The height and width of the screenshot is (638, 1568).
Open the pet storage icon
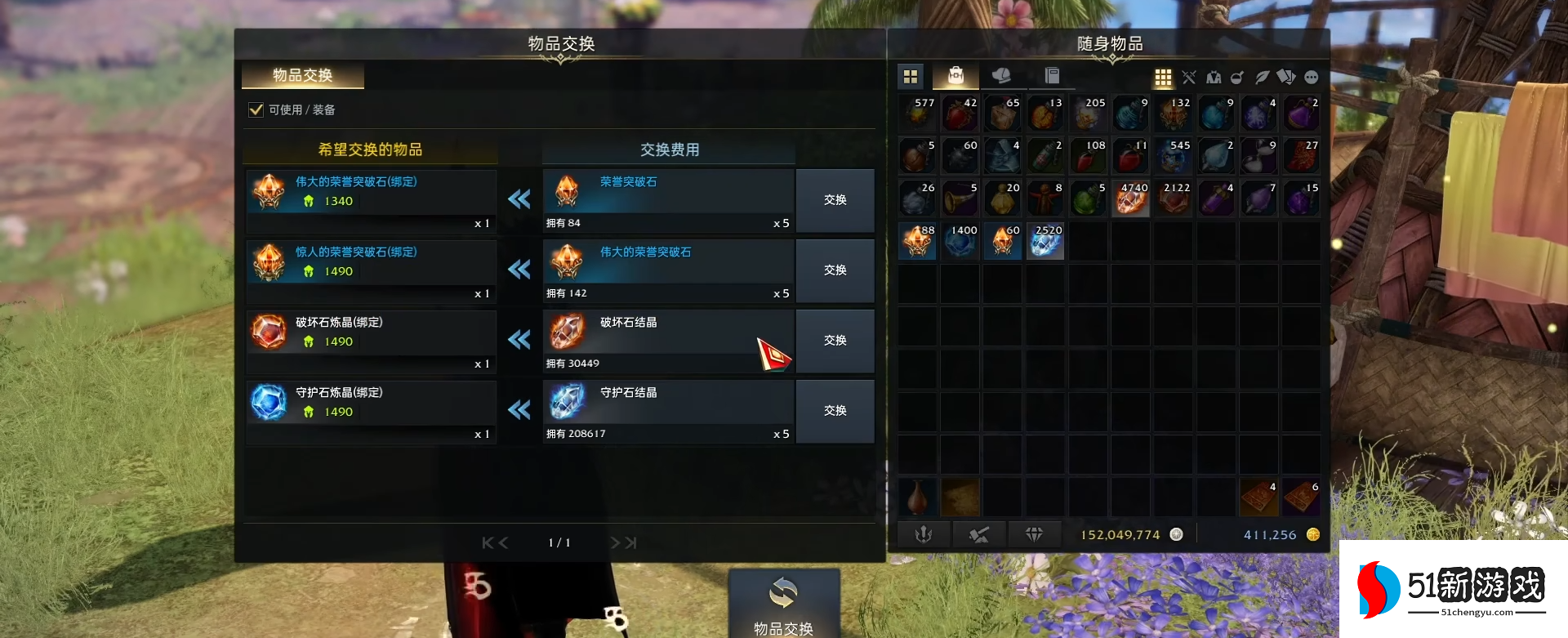coord(1003,76)
